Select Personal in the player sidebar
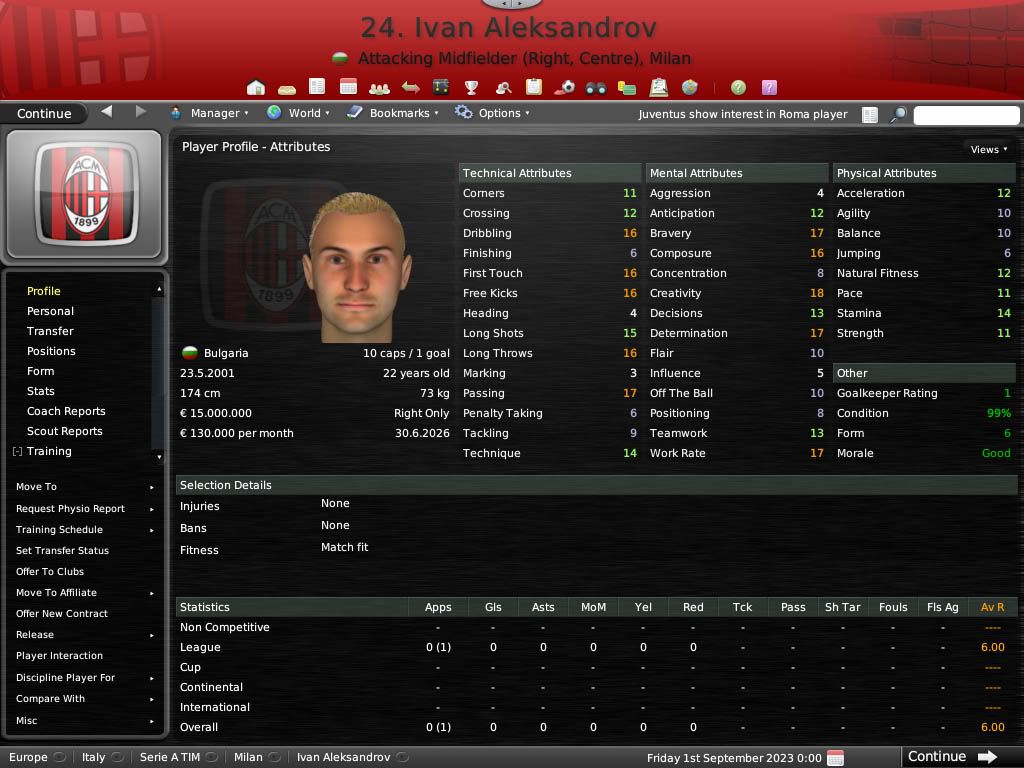The image size is (1024, 768). click(x=50, y=311)
